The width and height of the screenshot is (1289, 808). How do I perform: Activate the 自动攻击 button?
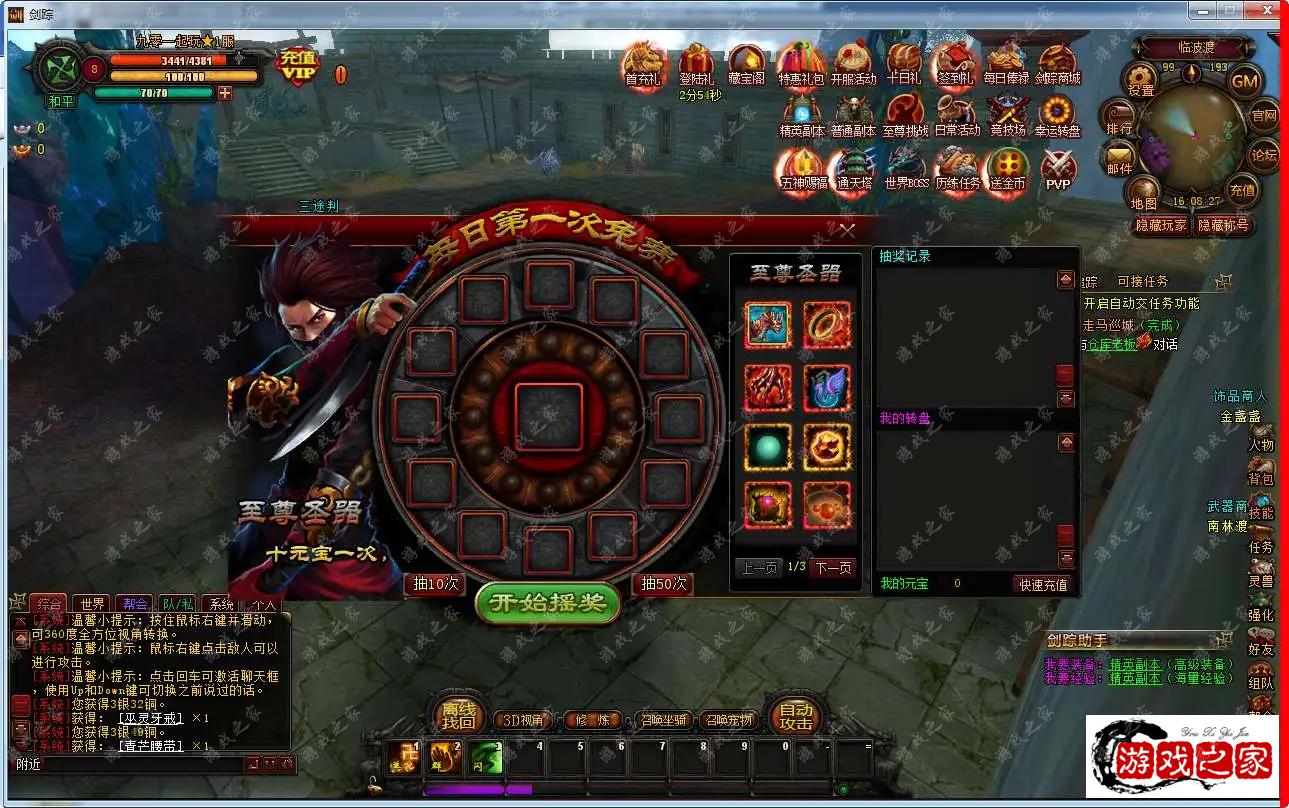click(795, 717)
